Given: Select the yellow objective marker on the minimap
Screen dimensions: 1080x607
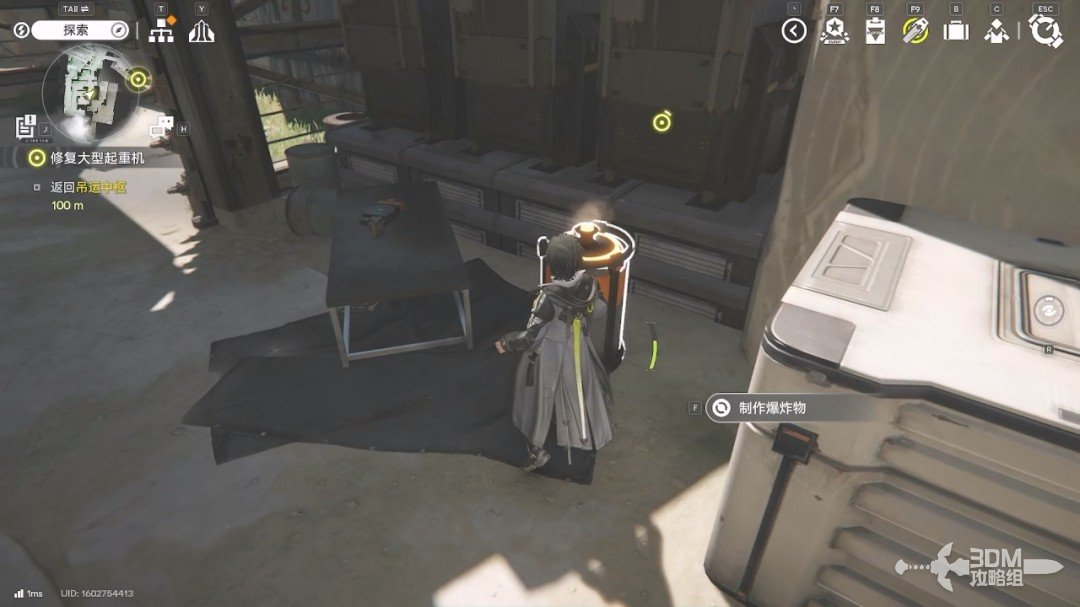Looking at the screenshot, I should coord(138,78).
